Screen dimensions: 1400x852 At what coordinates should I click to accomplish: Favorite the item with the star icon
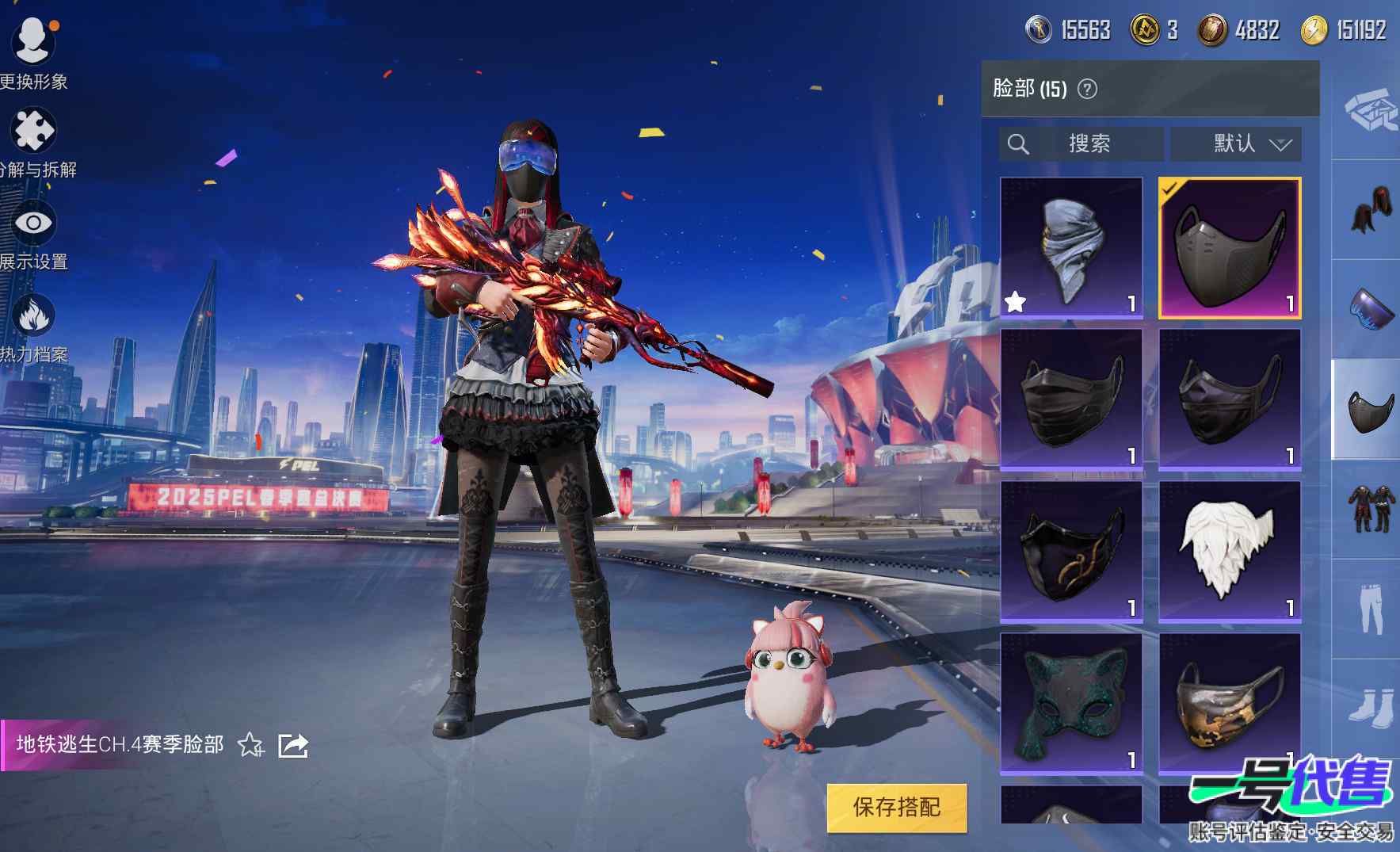(250, 745)
